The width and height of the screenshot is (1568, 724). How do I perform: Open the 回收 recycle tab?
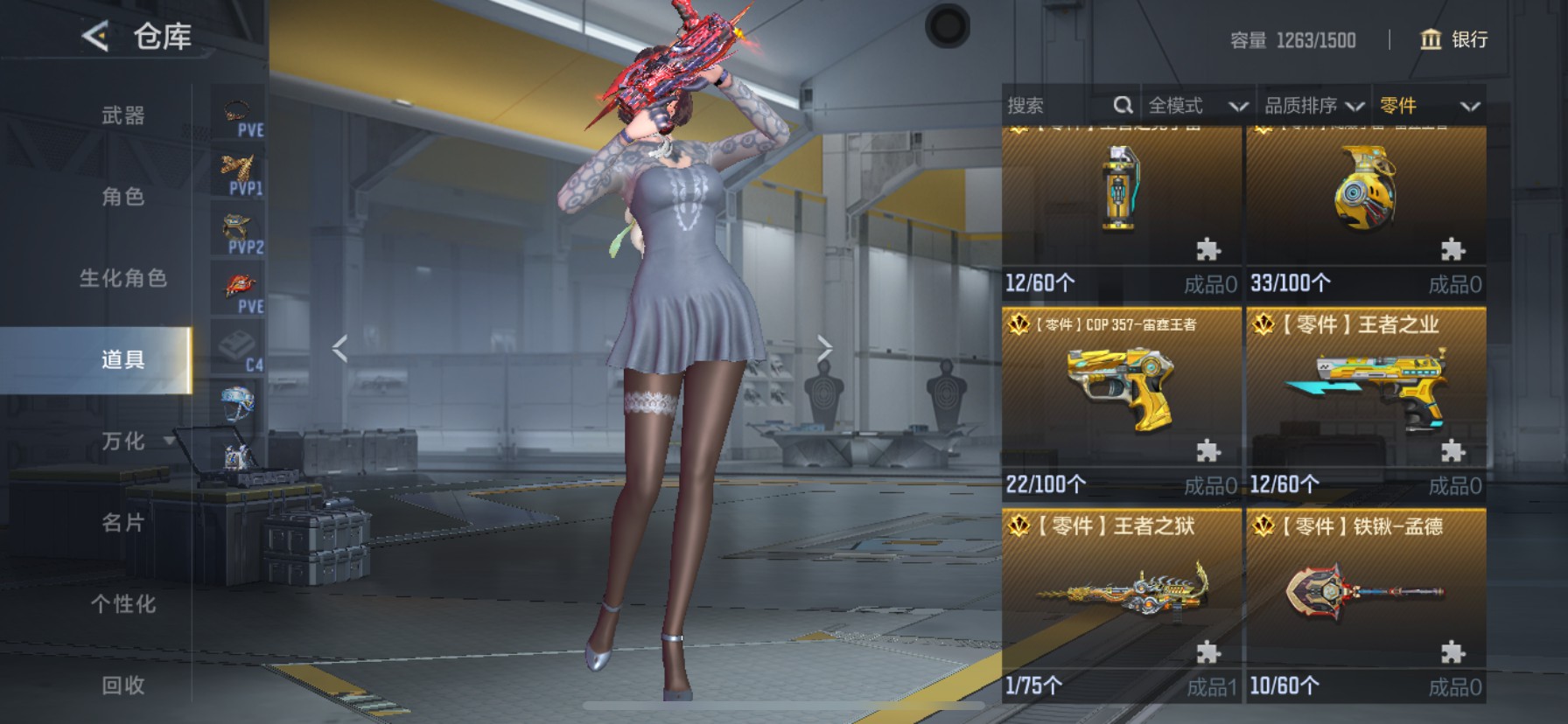123,685
